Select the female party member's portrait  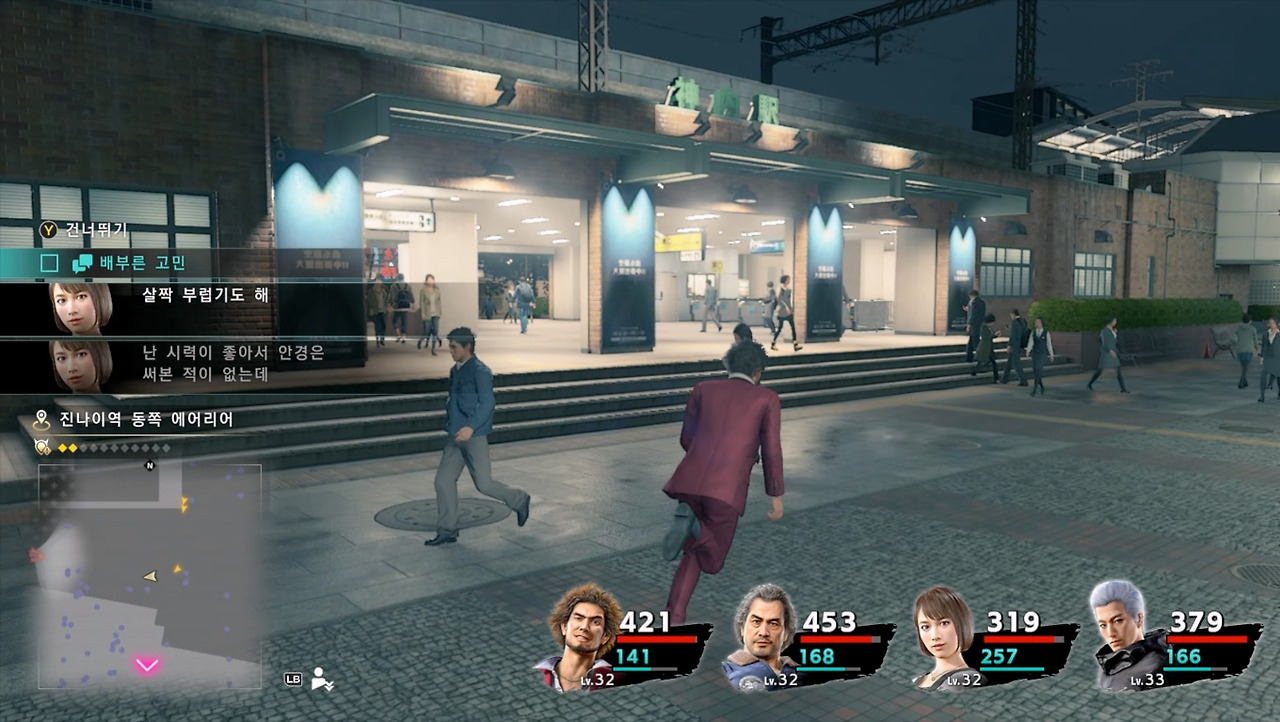pos(944,636)
